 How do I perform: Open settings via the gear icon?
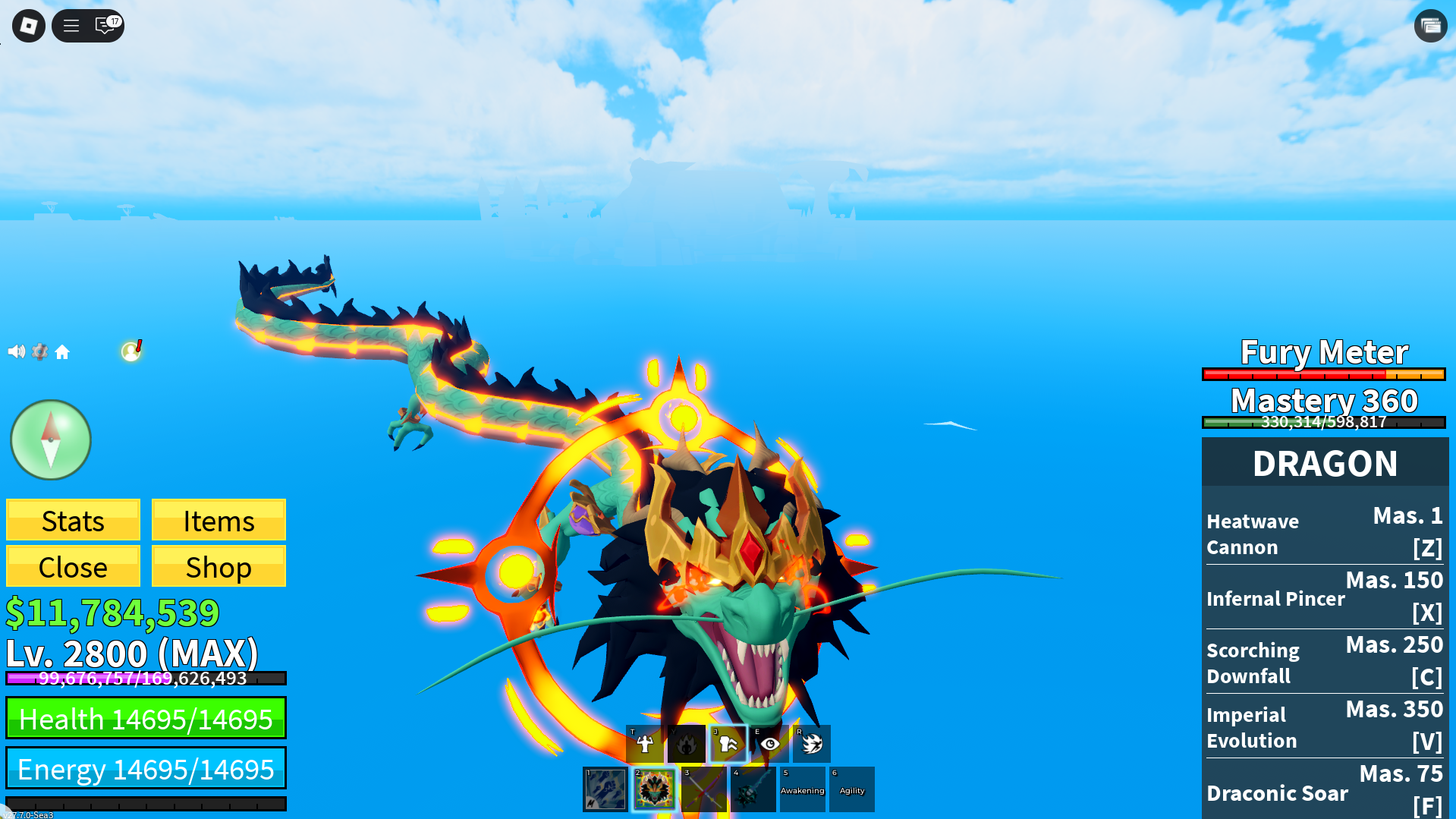click(x=39, y=351)
